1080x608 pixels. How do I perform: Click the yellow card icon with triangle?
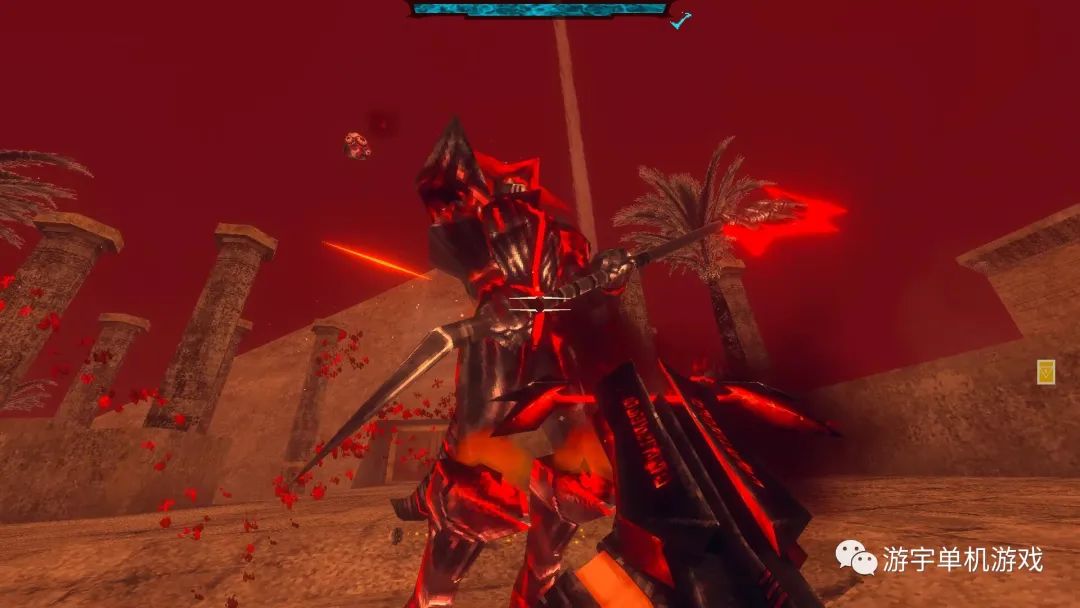pyautogui.click(x=1046, y=372)
